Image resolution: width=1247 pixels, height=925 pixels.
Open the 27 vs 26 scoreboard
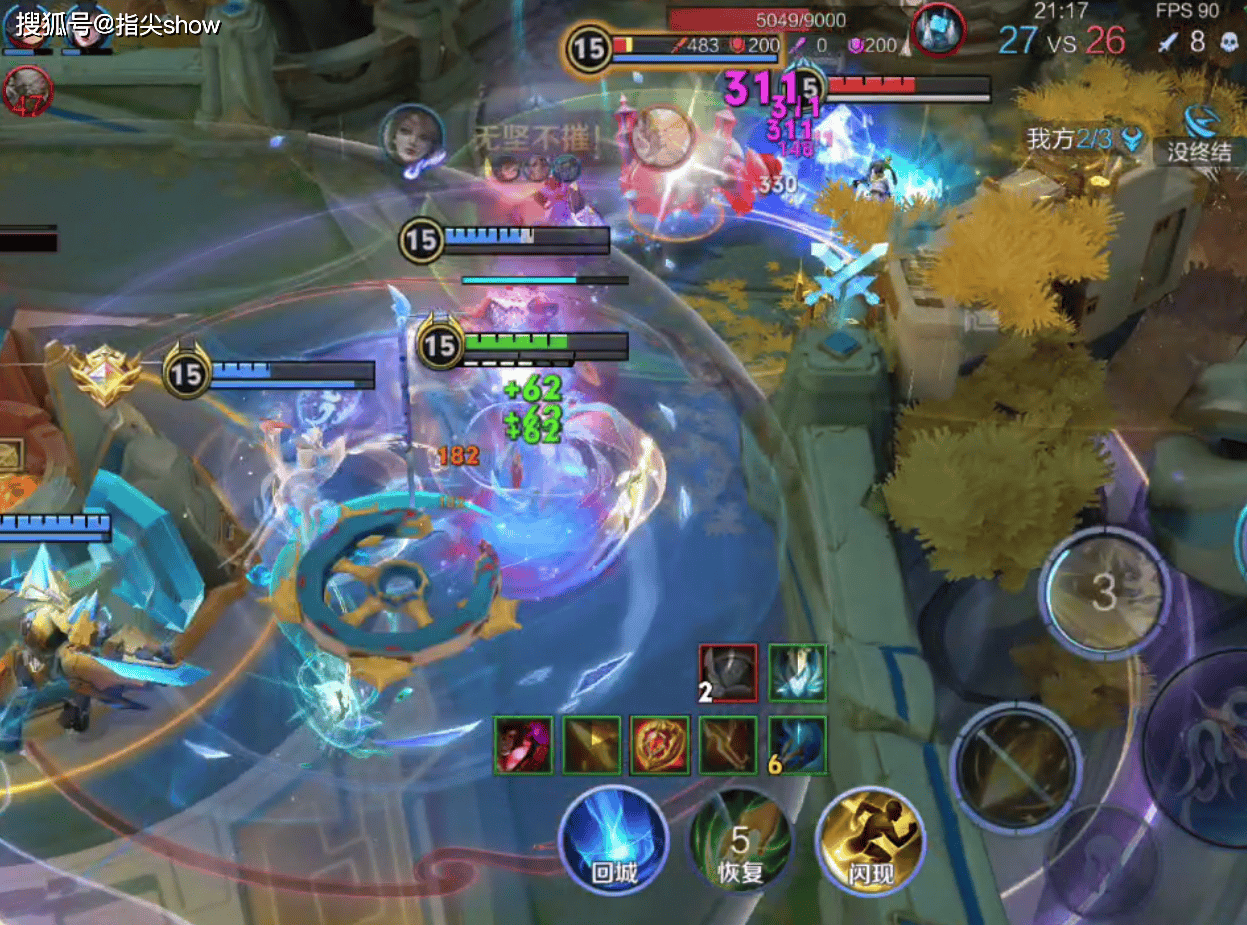pos(1061,40)
